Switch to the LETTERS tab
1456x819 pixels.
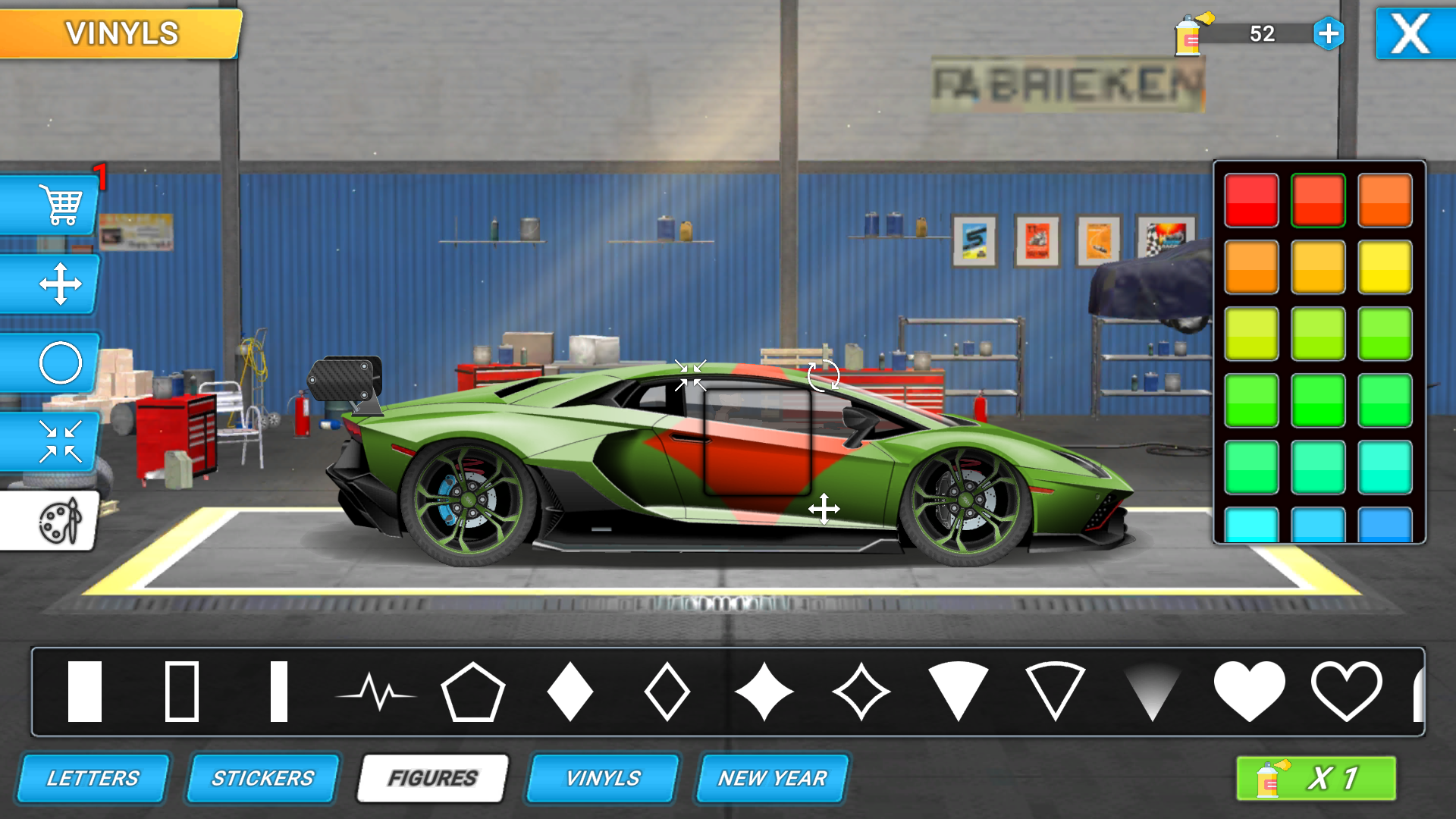pyautogui.click(x=93, y=777)
